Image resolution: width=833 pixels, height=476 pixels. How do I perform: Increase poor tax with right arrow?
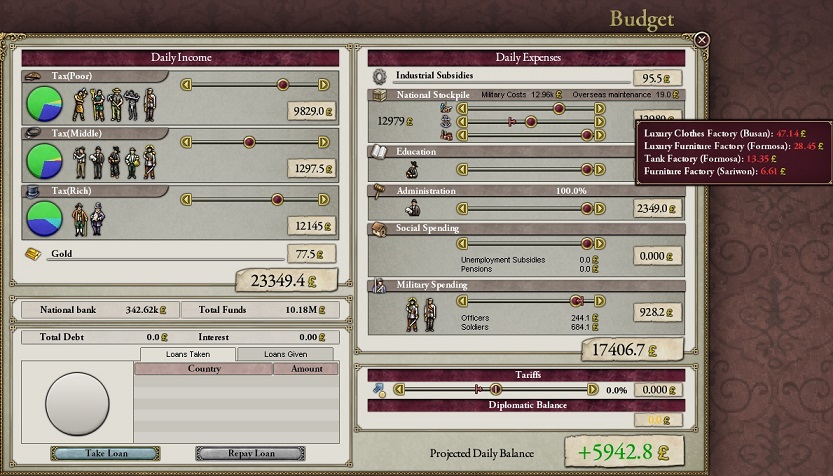click(323, 85)
